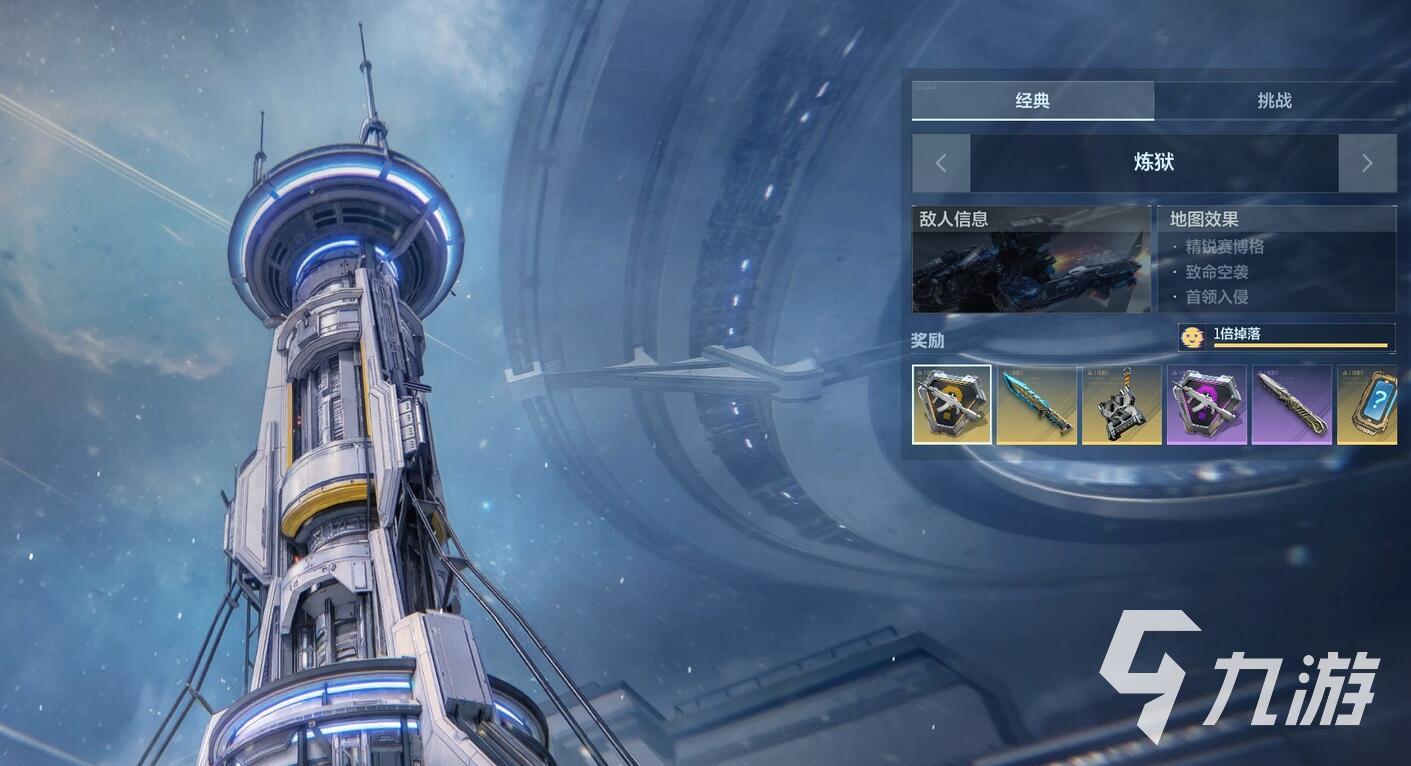This screenshot has height=766, width=1411.
Task: Select the previous difficulty with left arrow
Action: click(941, 163)
